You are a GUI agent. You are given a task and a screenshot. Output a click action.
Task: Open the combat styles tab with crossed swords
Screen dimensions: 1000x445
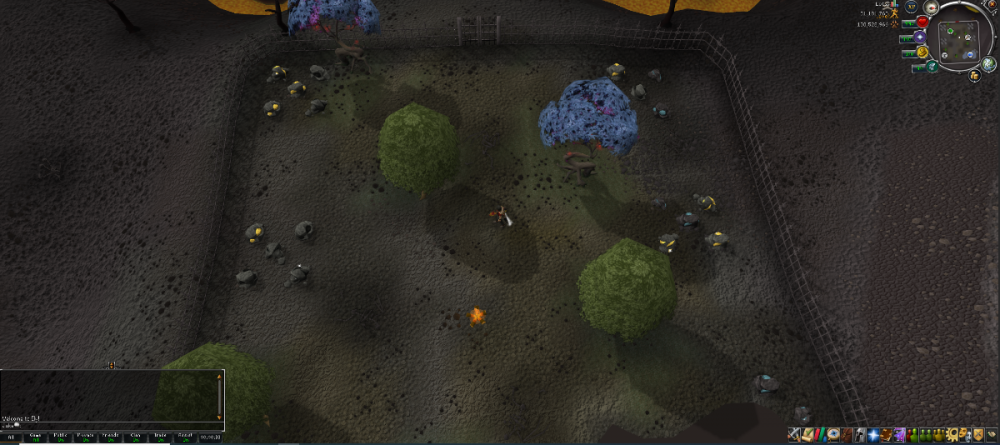[794, 435]
